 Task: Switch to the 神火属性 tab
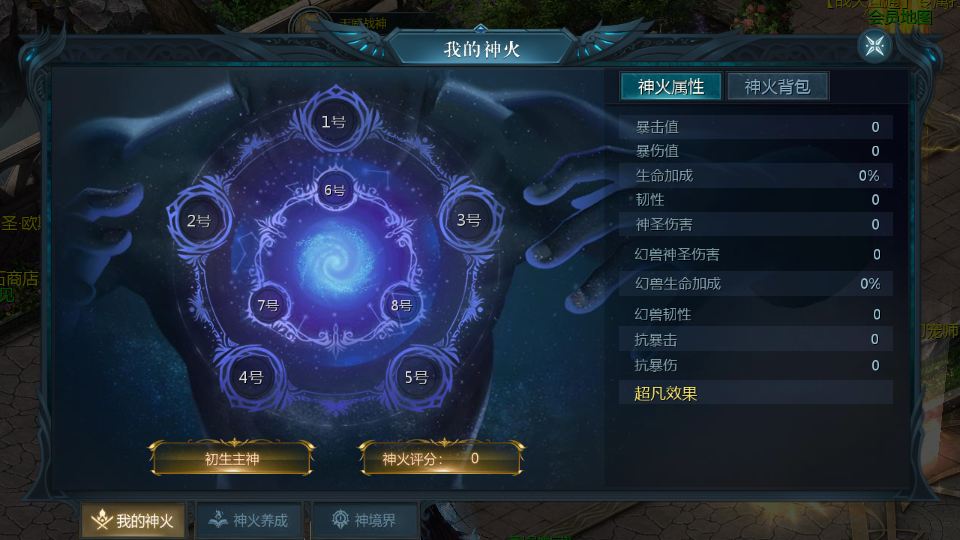pos(670,87)
